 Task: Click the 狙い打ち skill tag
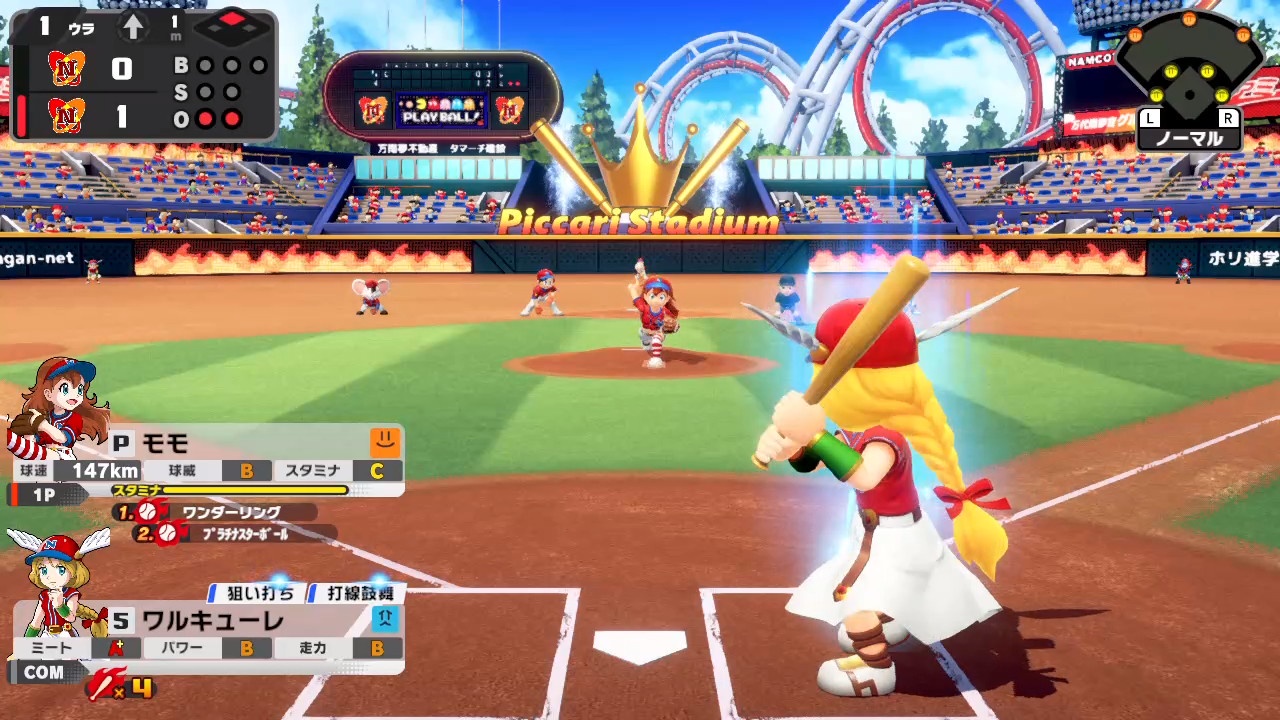pos(259,593)
